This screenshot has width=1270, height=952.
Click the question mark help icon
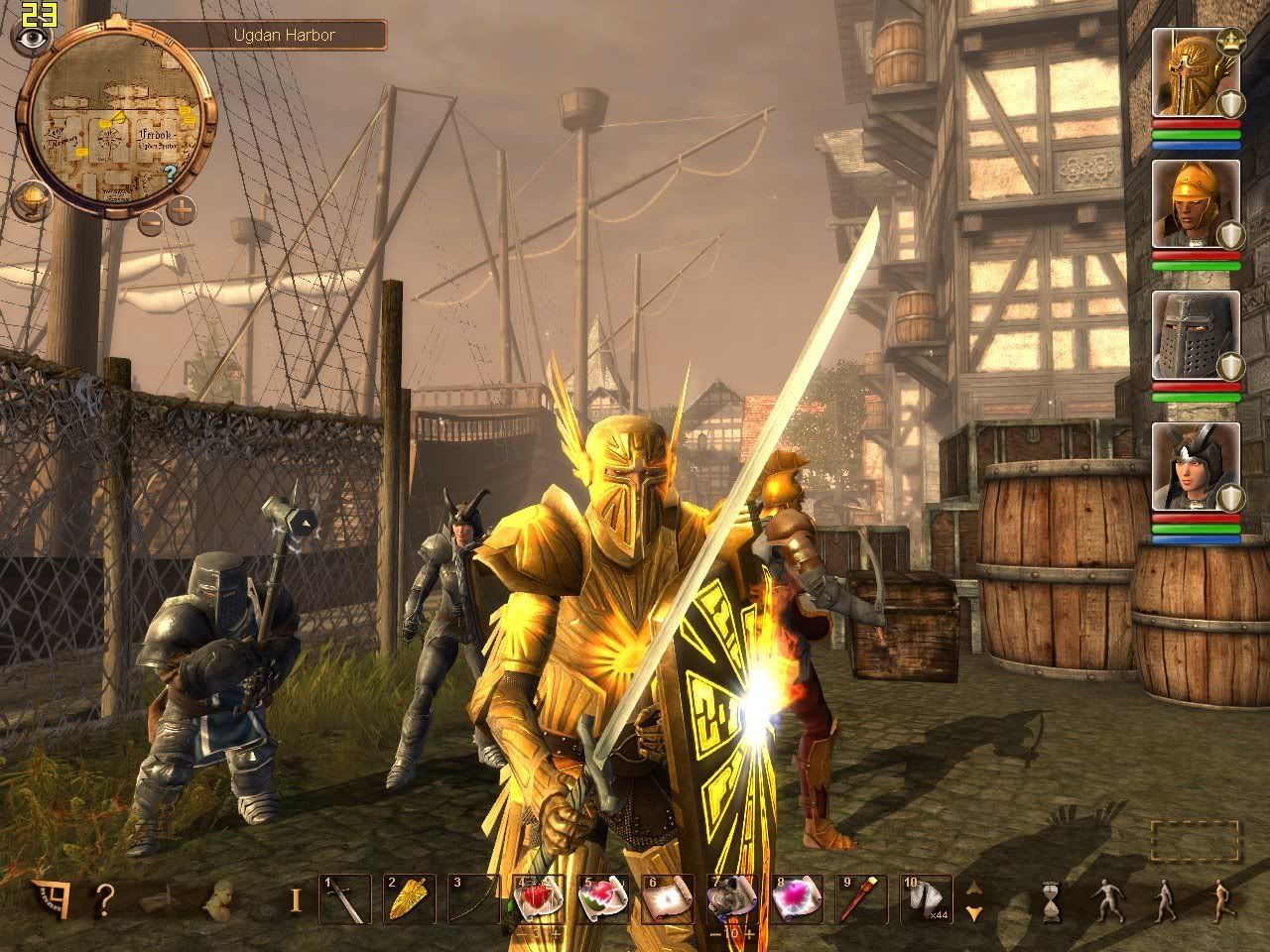[104, 900]
